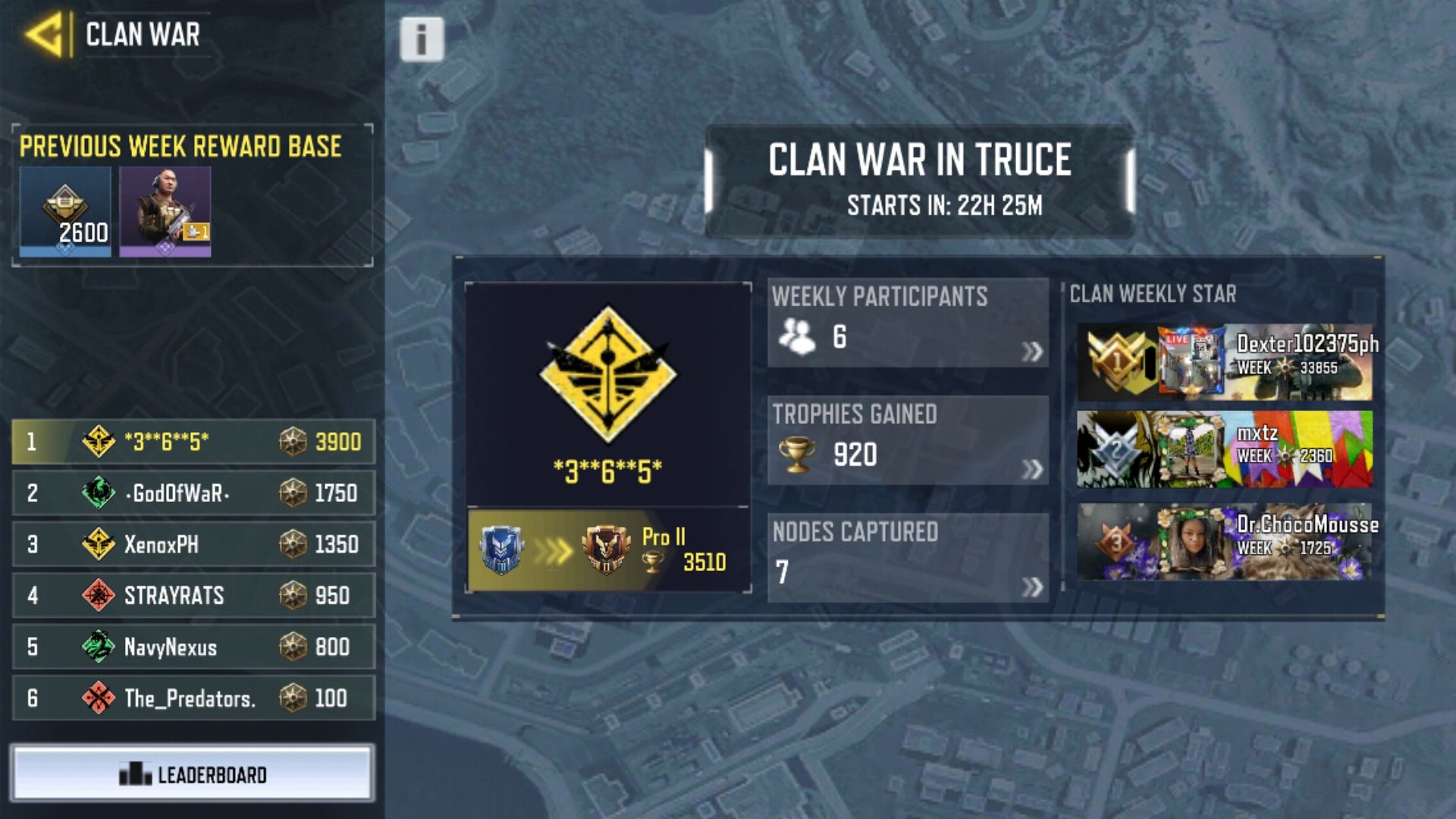Select Dr.ChocoMousse weekly star card
Image resolution: width=1456 pixels, height=819 pixels.
pyautogui.click(x=1224, y=541)
